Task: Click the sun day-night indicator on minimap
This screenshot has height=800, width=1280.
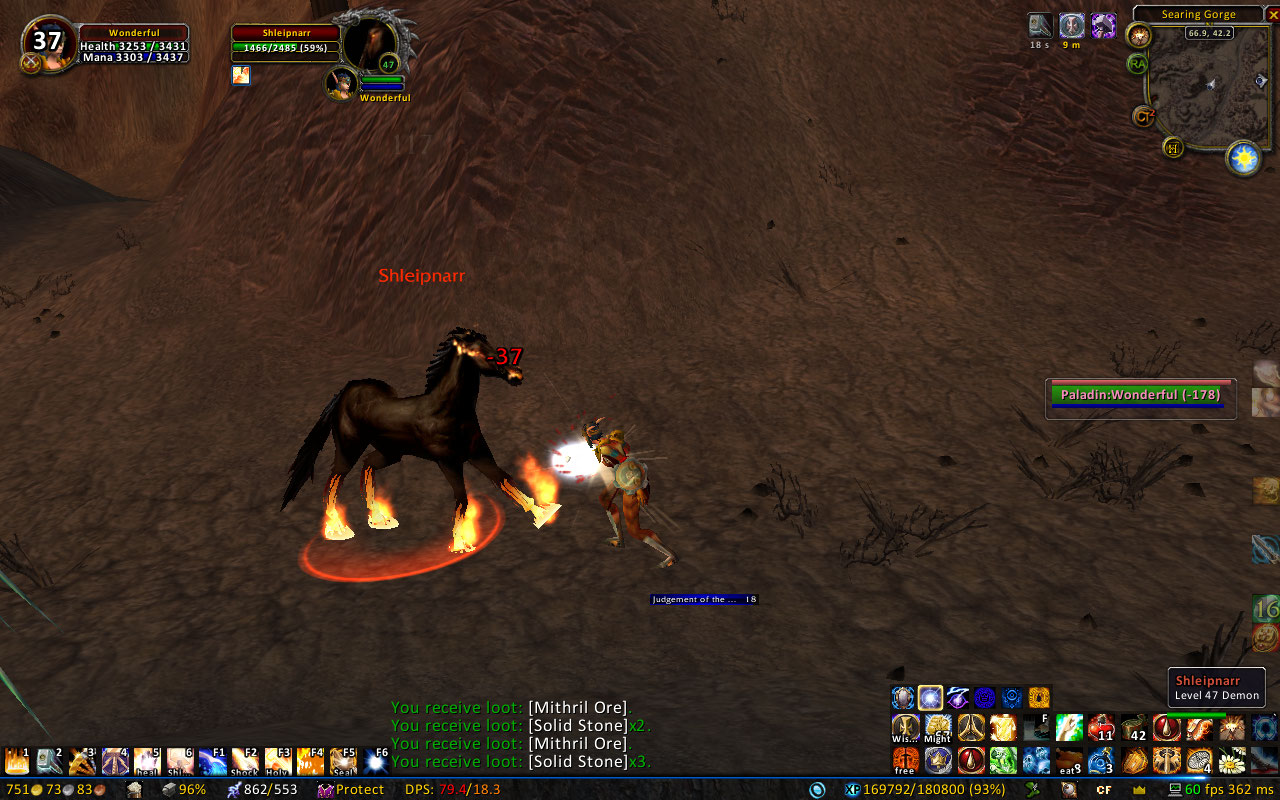Action: [1244, 158]
